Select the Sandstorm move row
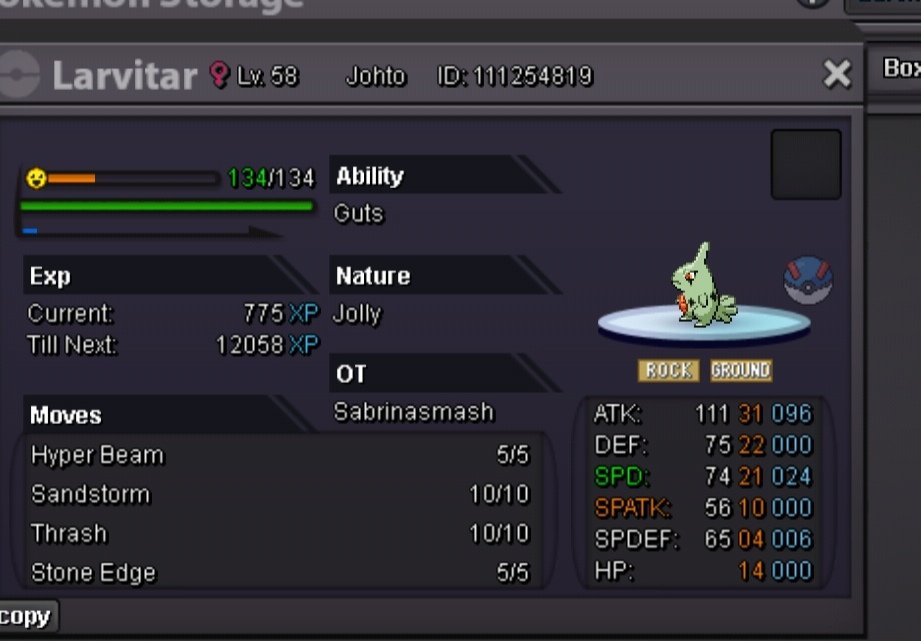Image resolution: width=921 pixels, height=641 pixels. coord(281,495)
